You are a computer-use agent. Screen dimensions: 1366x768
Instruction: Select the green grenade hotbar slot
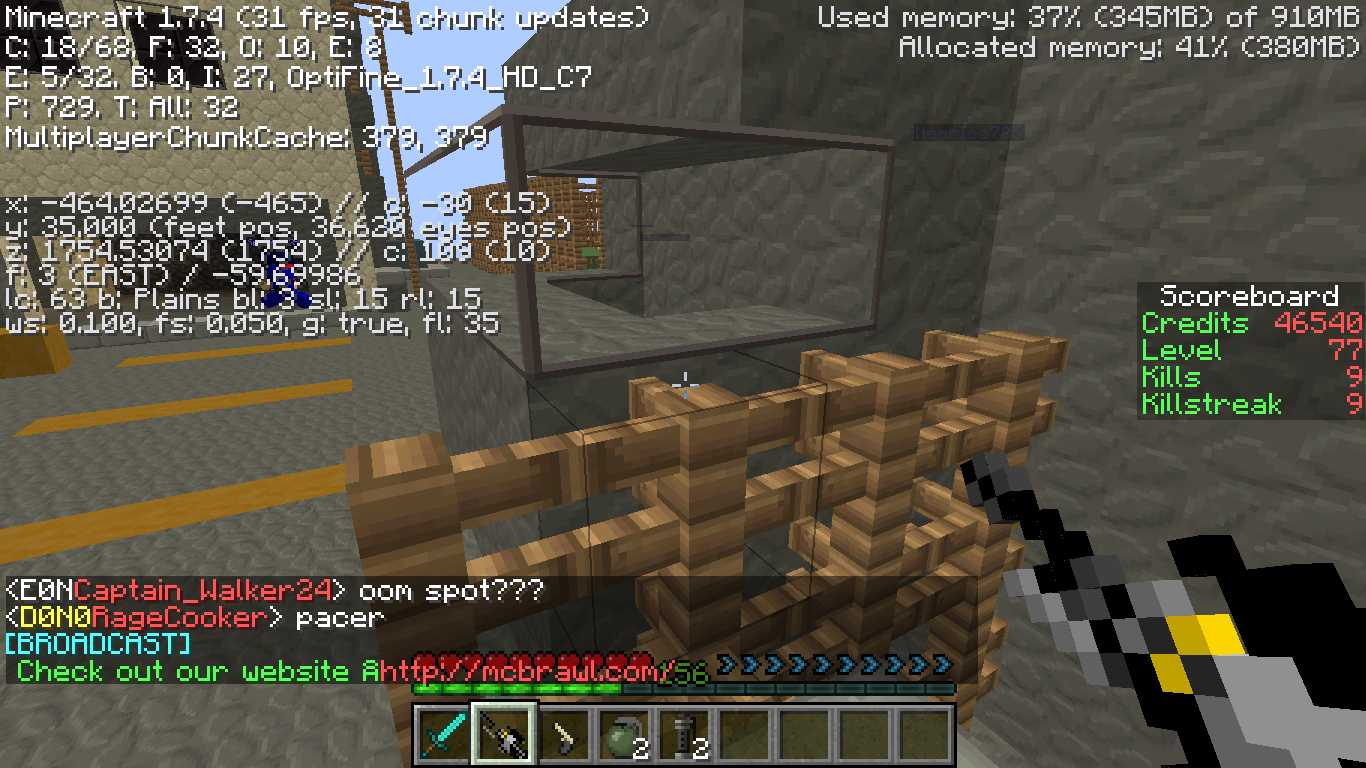click(624, 735)
